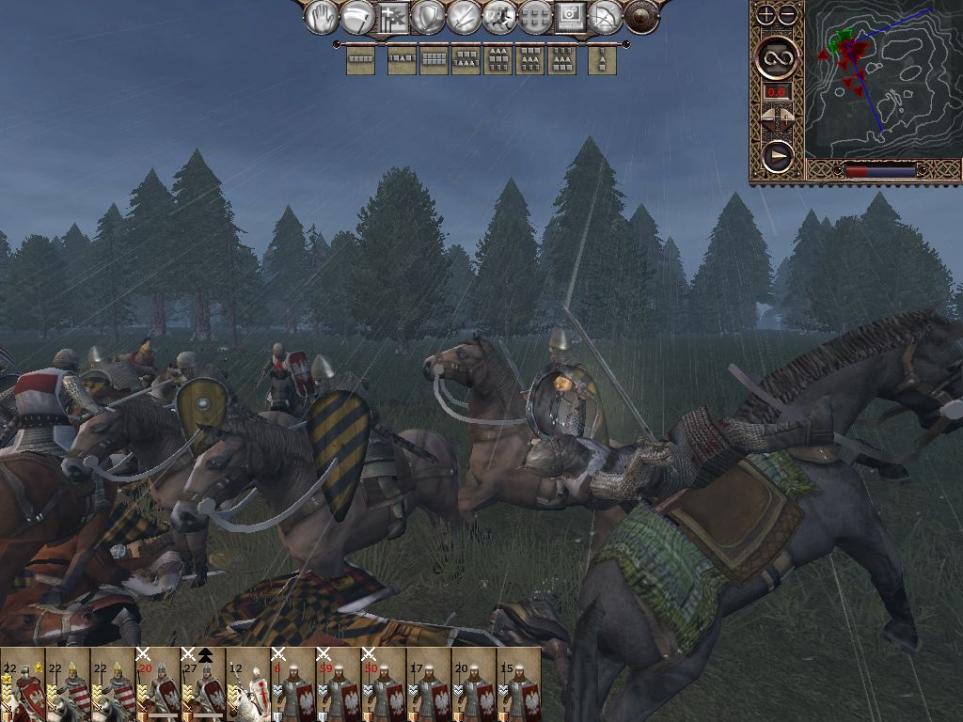This screenshot has height=722, width=963.
Task: Toggle the shield guard mode button
Action: 428,17
